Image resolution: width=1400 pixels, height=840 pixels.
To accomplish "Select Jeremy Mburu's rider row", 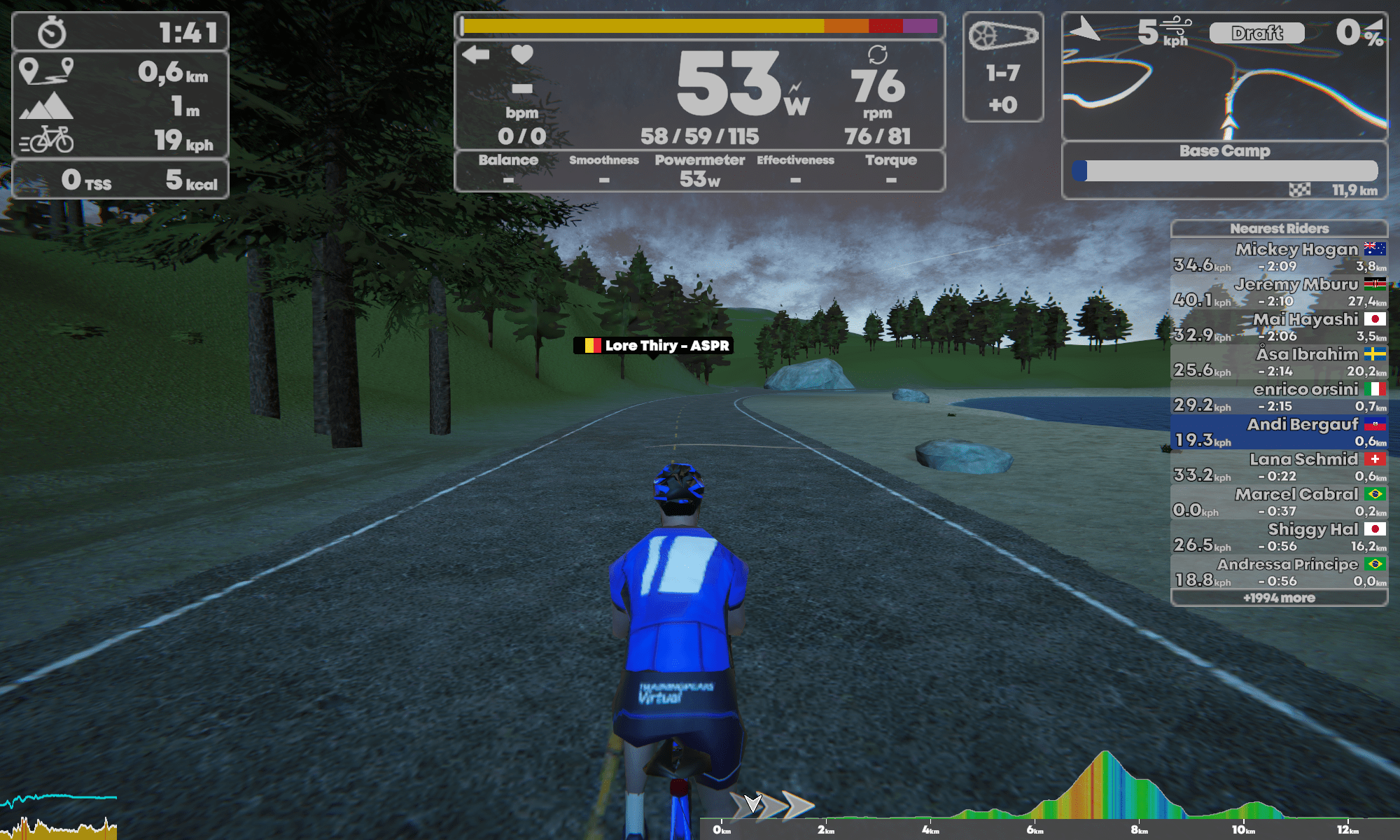I will coord(1279,292).
